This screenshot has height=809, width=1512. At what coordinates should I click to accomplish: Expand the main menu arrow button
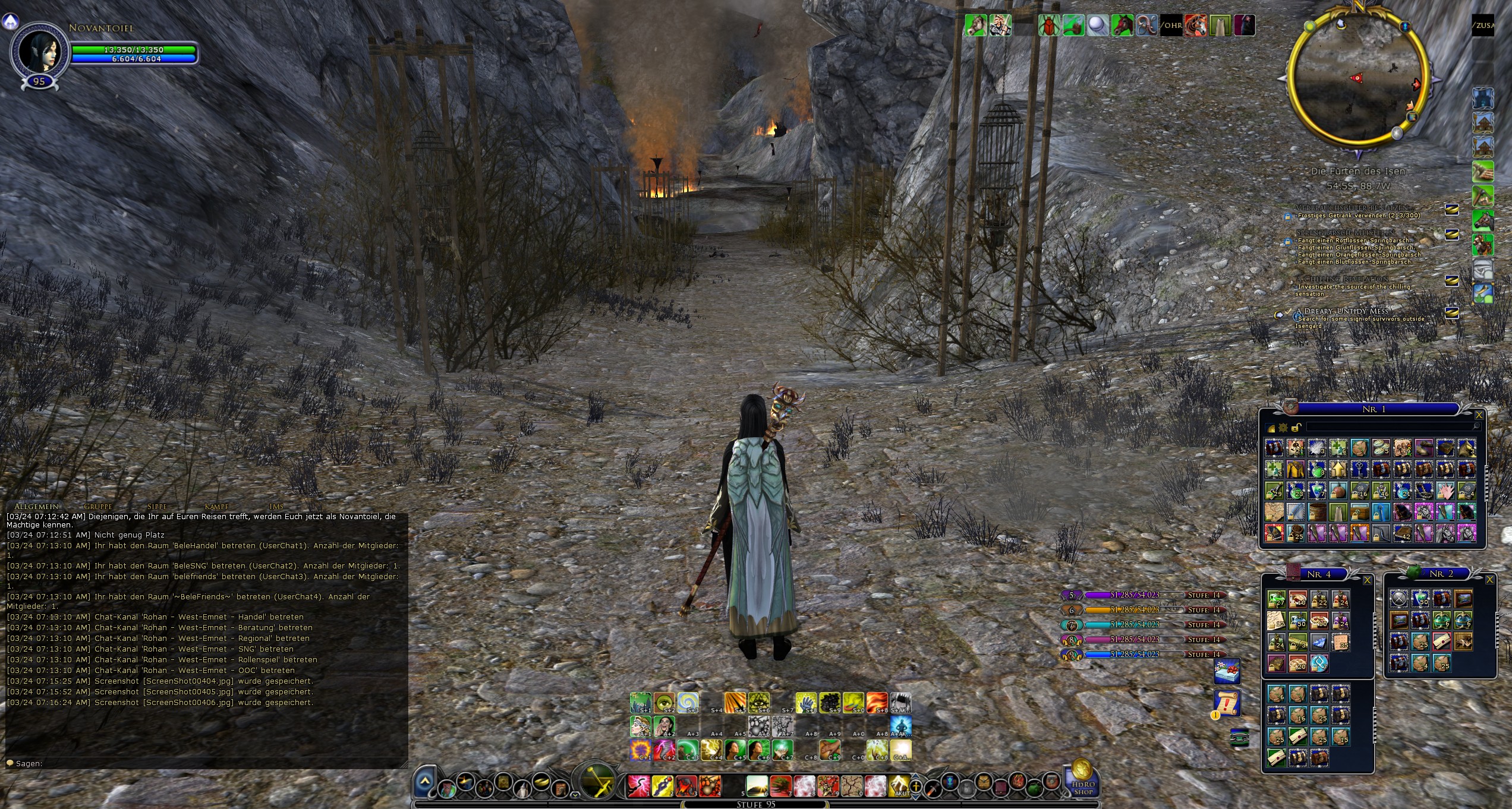(x=424, y=782)
